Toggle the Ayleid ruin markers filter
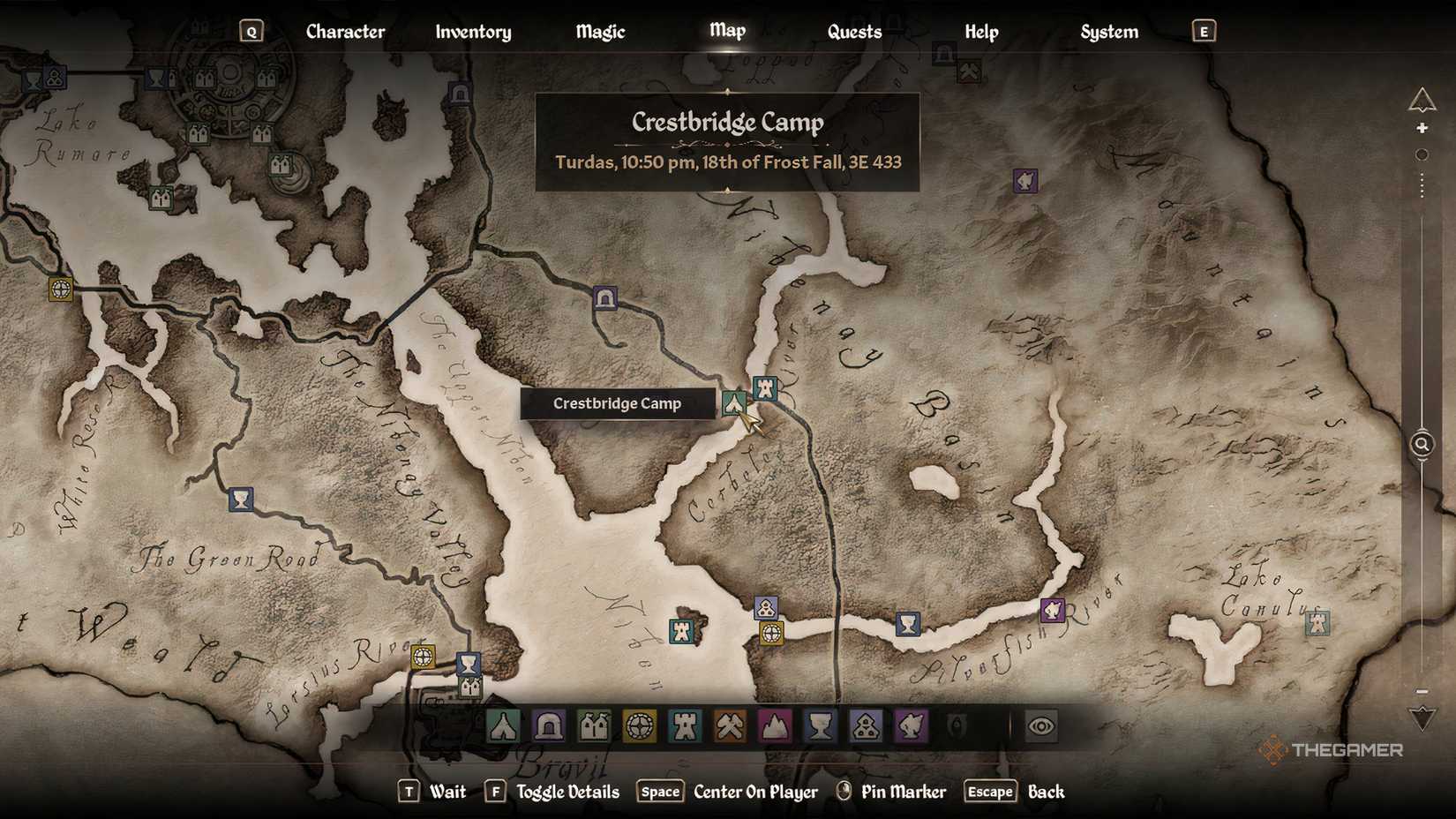Screen dimensions: 1456x819 (638, 726)
